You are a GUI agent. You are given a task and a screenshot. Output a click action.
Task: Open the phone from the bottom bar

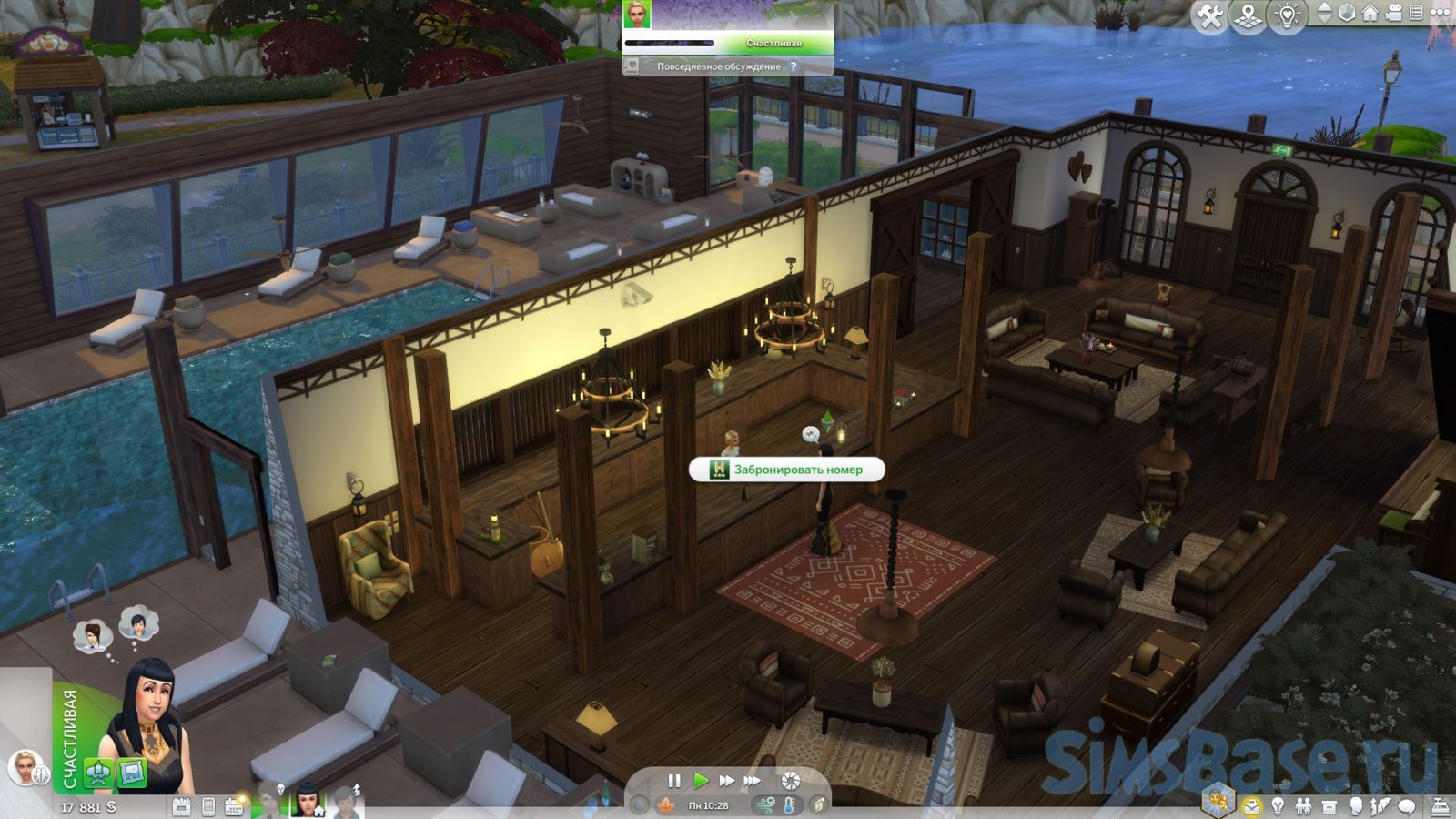208,806
